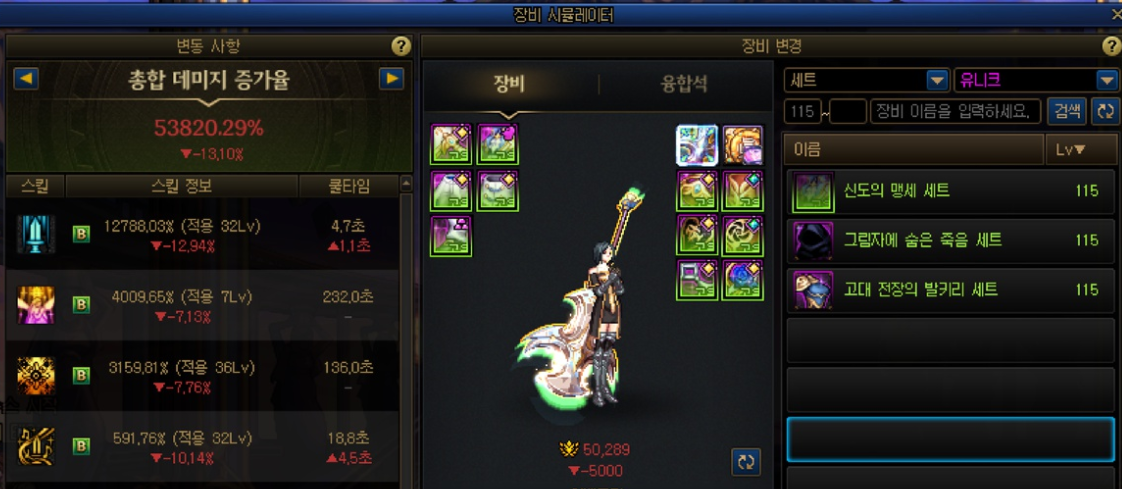Viewport: 1122px width, 489px height.
Task: Open help for the 장비 변경 panel
Action: point(1111,47)
